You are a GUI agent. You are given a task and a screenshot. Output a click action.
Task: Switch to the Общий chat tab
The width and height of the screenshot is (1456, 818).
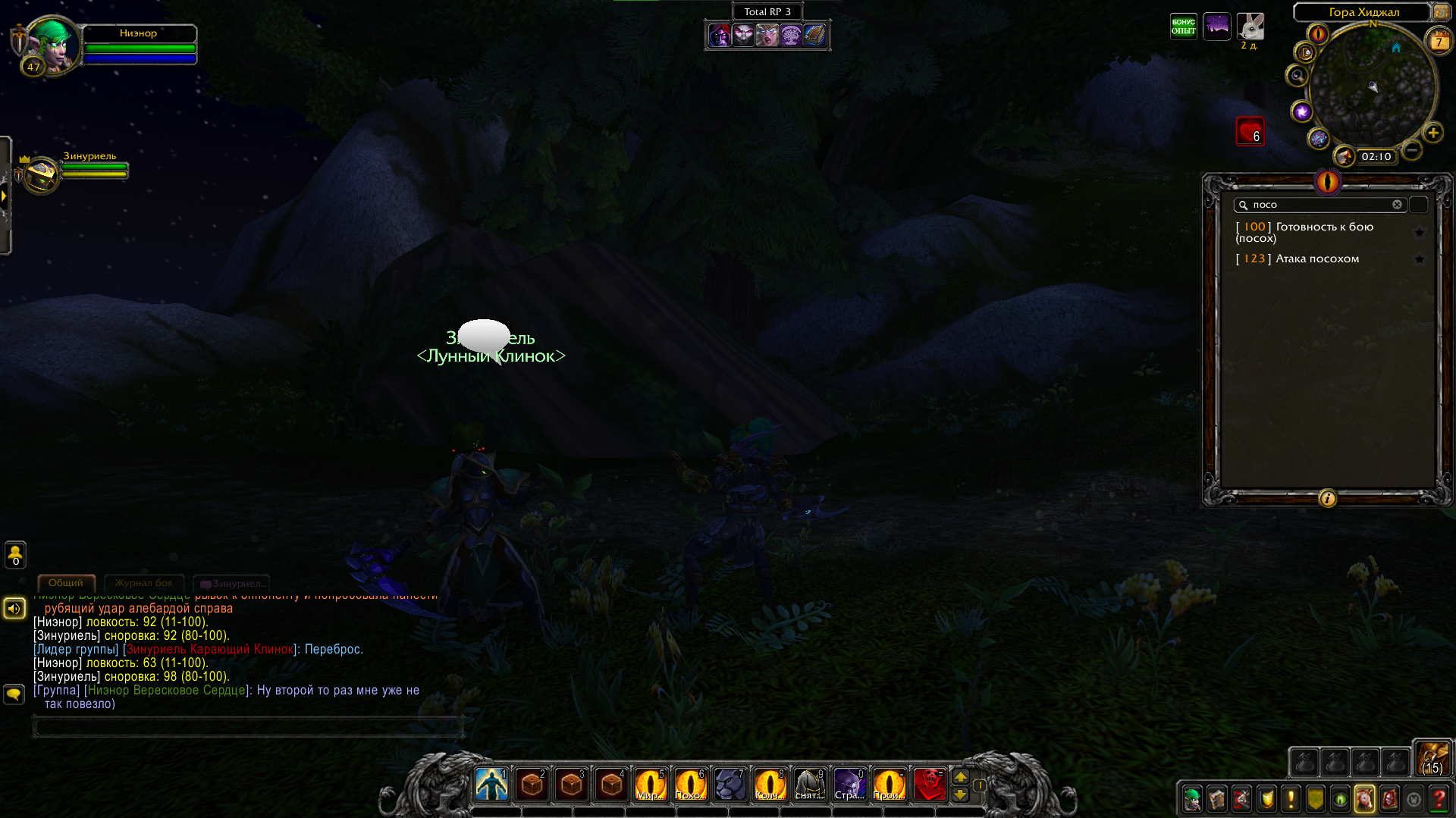[66, 583]
